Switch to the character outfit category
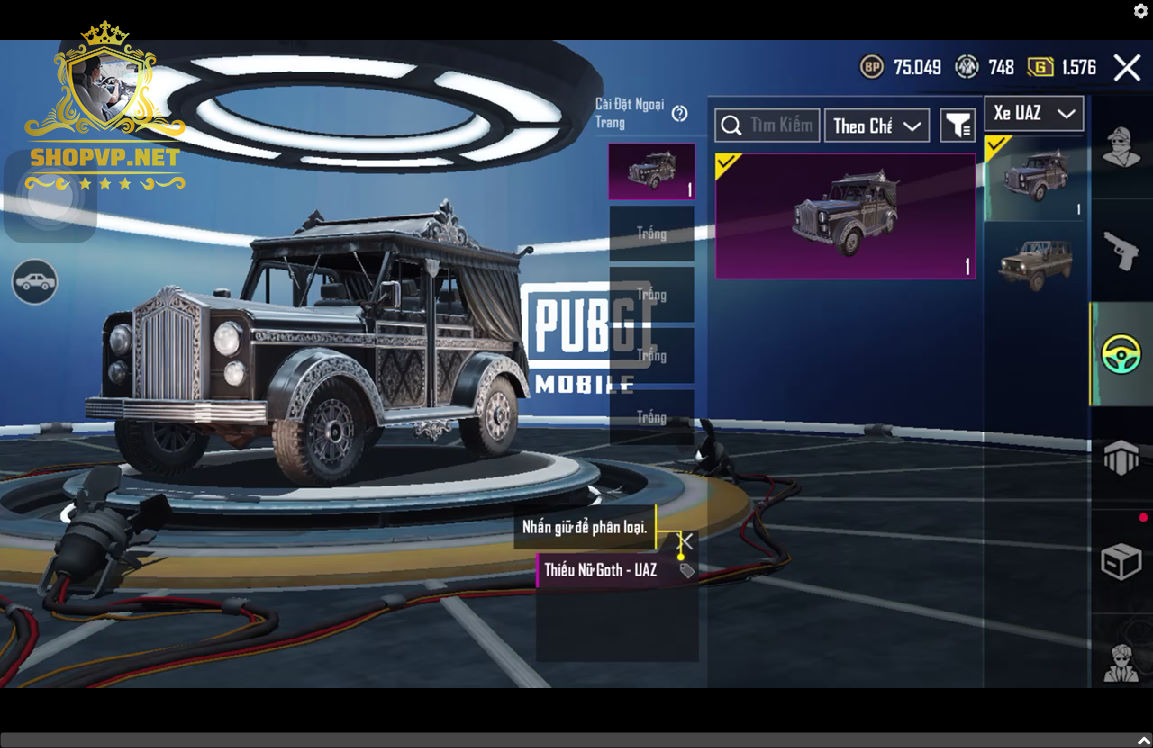Image resolution: width=1153 pixels, height=748 pixels. click(x=1121, y=148)
